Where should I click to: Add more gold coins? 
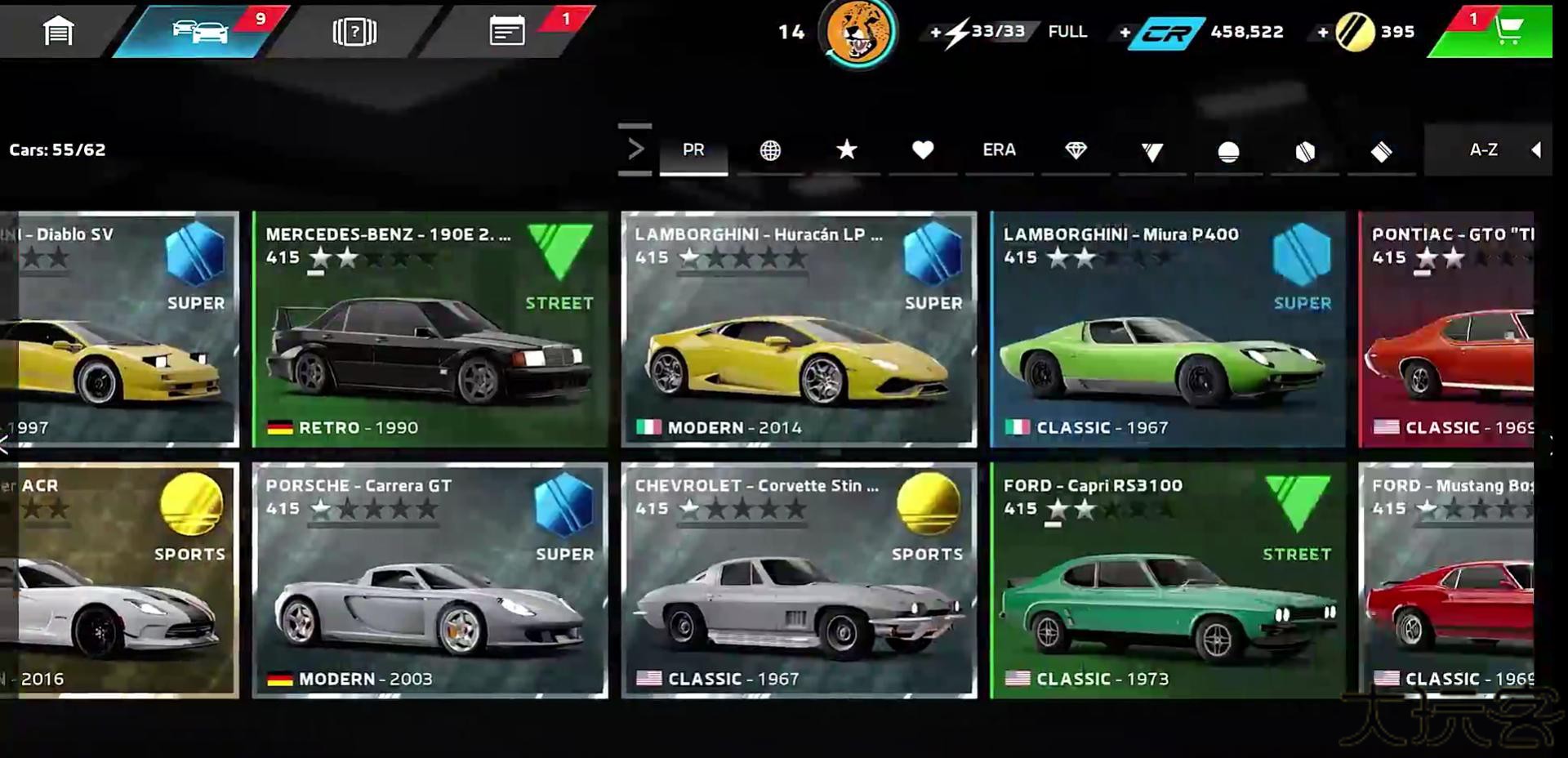[1322, 33]
